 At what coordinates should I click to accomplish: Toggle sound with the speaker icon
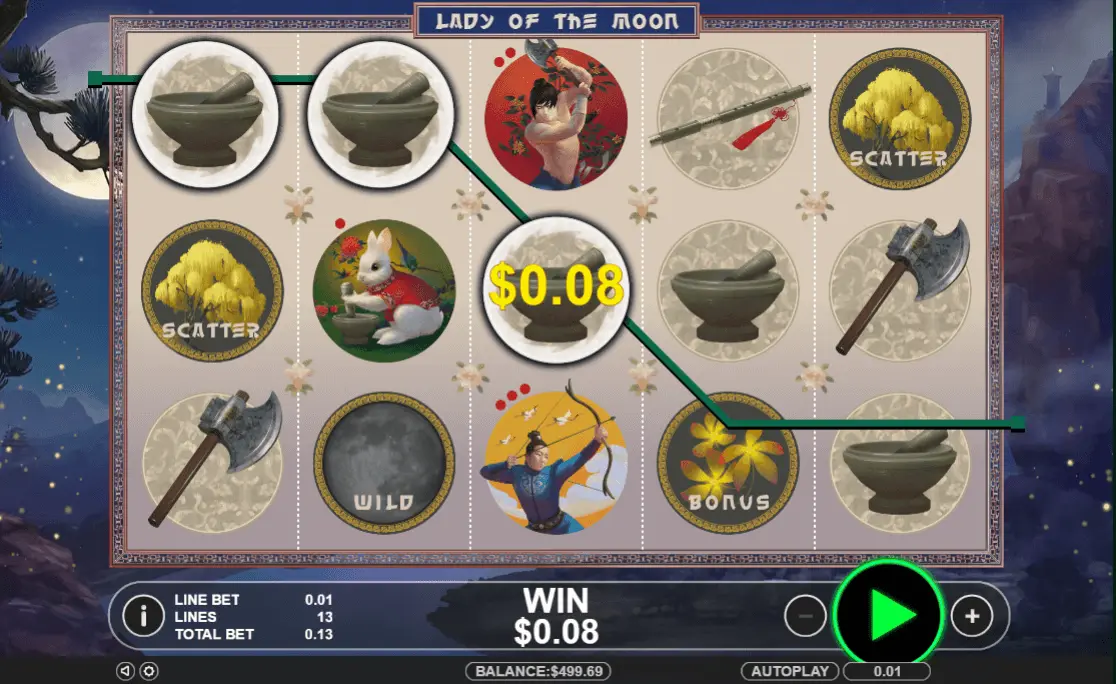click(124, 671)
